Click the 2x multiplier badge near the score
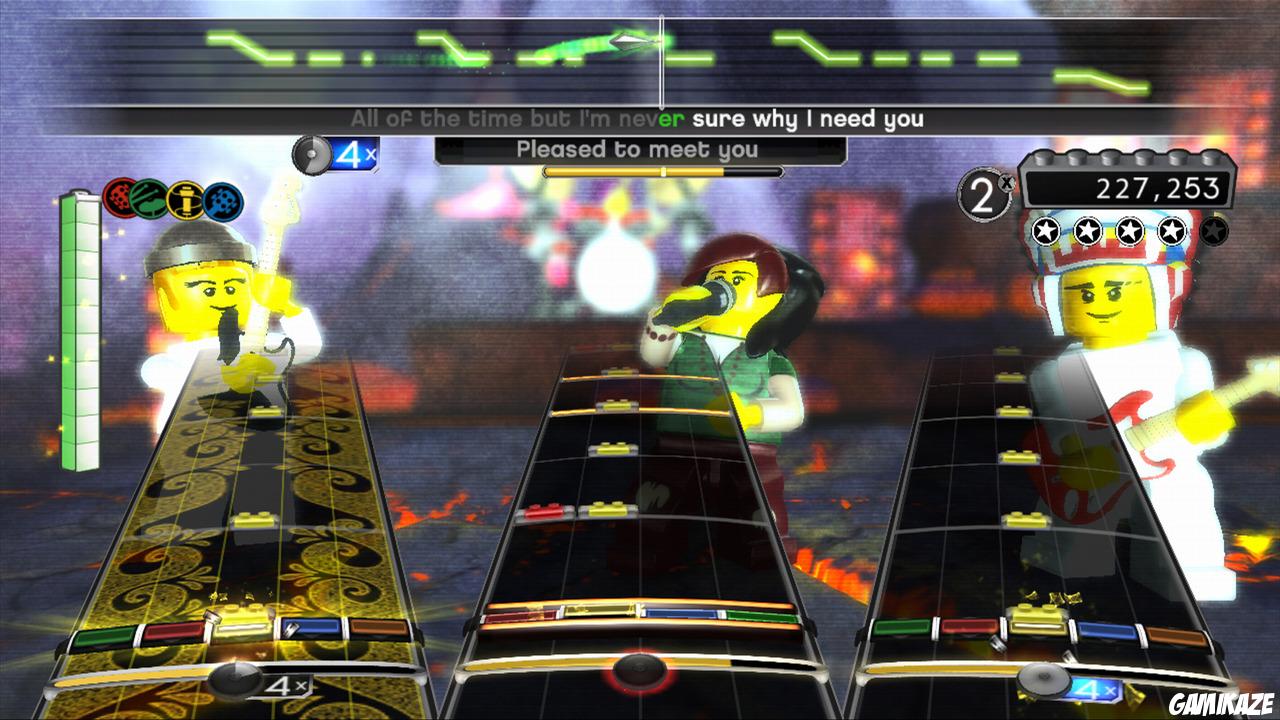The height and width of the screenshot is (720, 1280). (x=983, y=190)
